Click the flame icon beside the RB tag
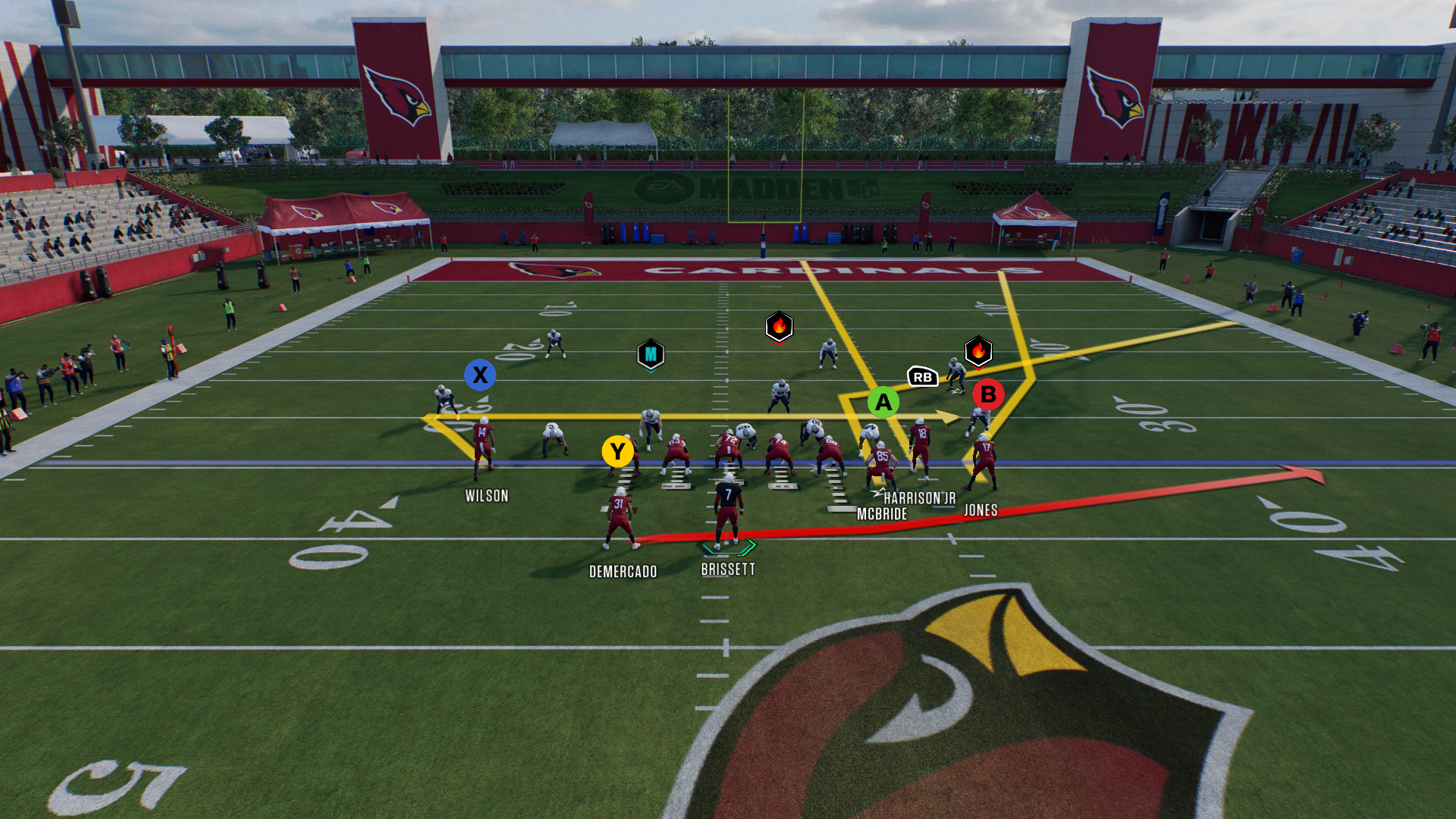 [978, 351]
